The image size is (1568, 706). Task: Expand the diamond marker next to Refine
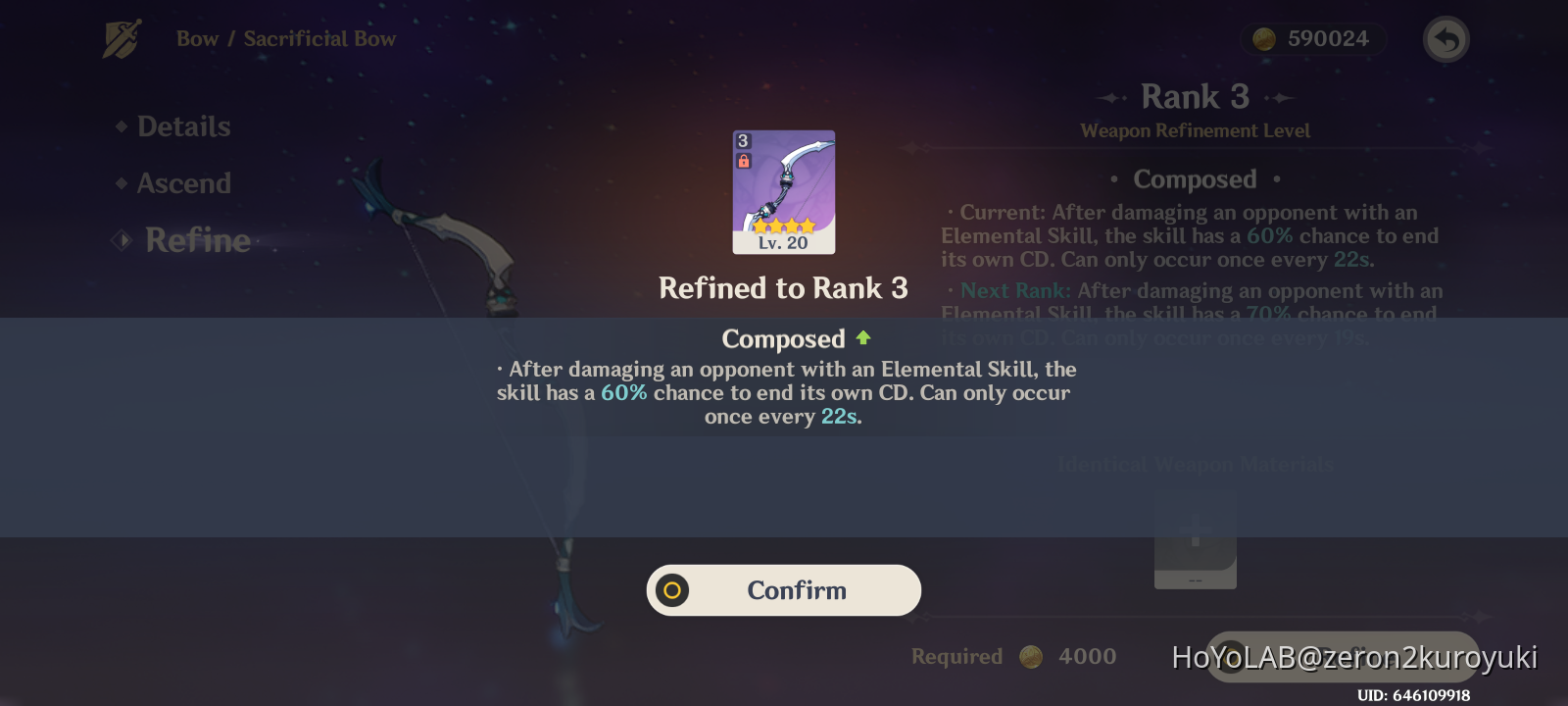click(x=121, y=239)
